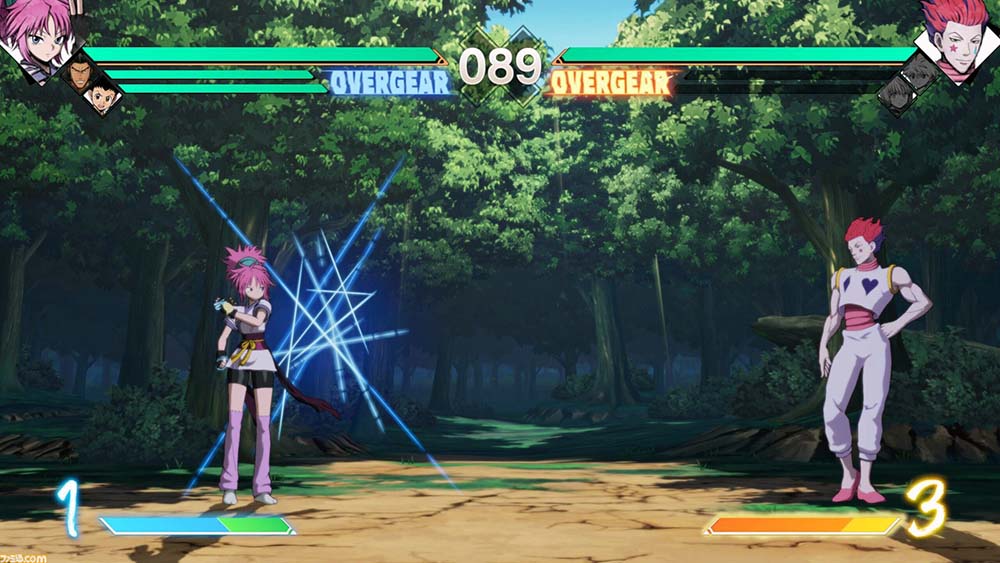Click Leorio's small assist portrait
This screenshot has width=1000, height=563.
(82, 74)
